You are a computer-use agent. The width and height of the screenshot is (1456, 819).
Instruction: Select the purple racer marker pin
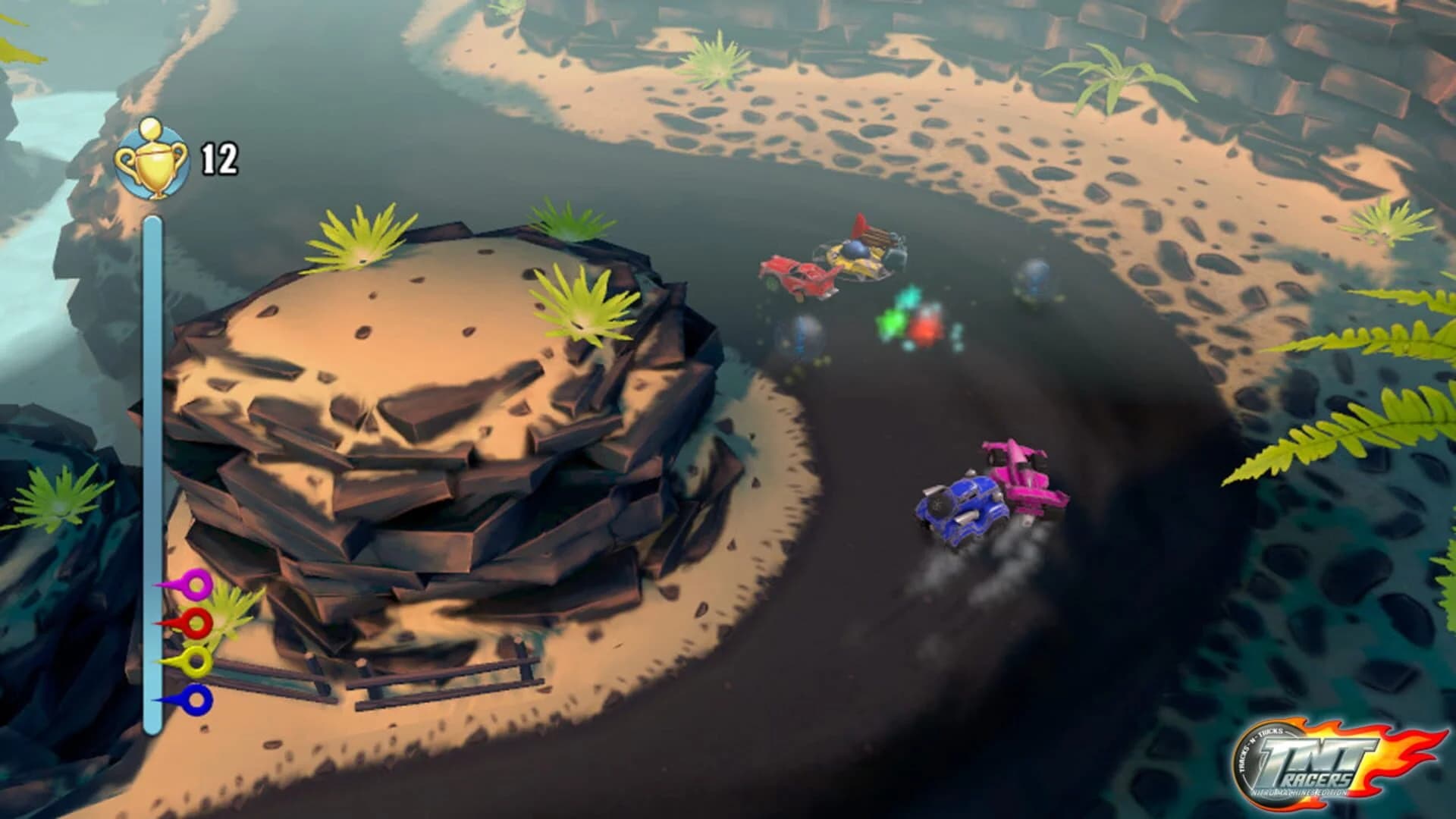pyautogui.click(x=196, y=585)
